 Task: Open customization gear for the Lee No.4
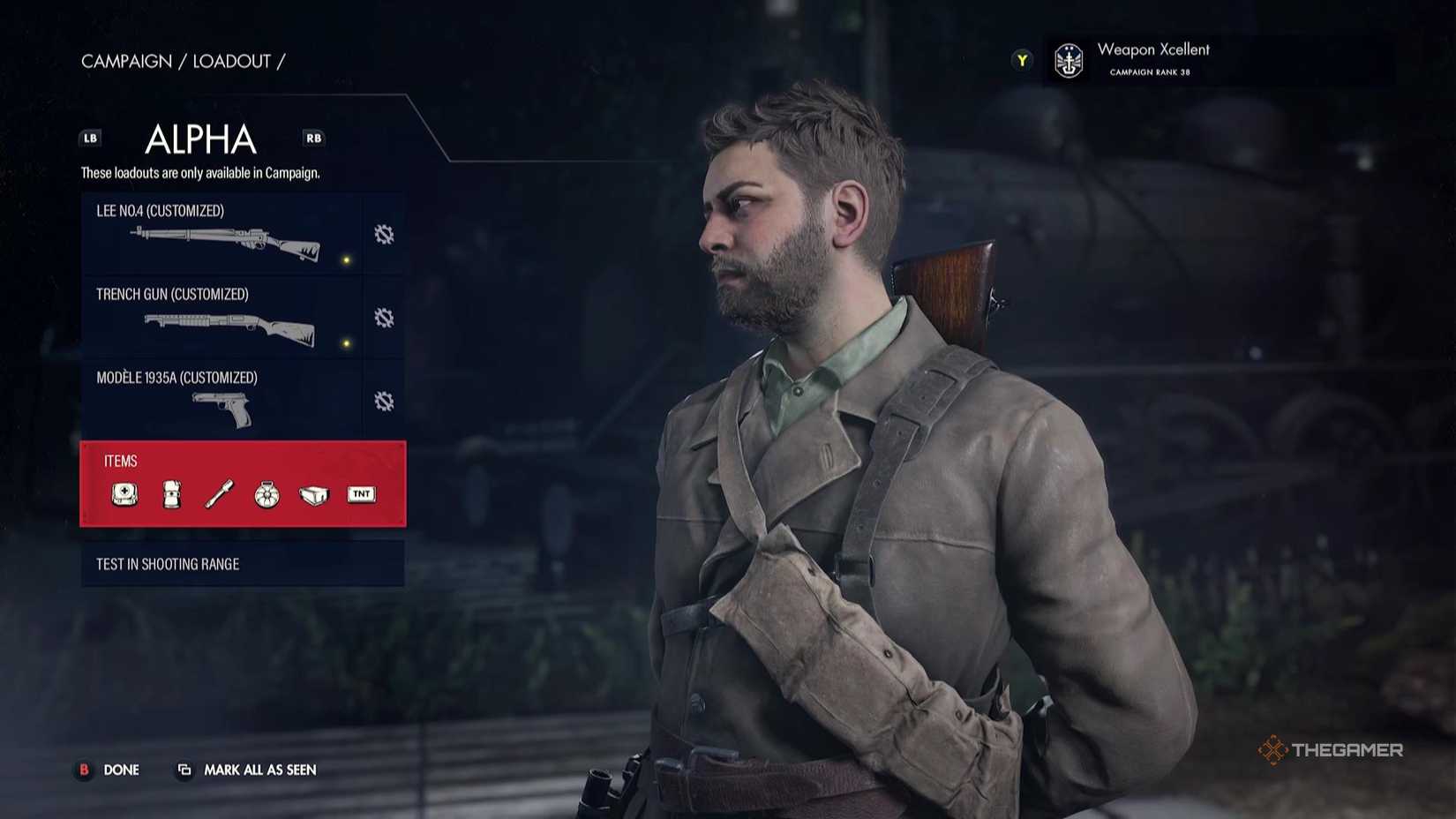point(383,234)
